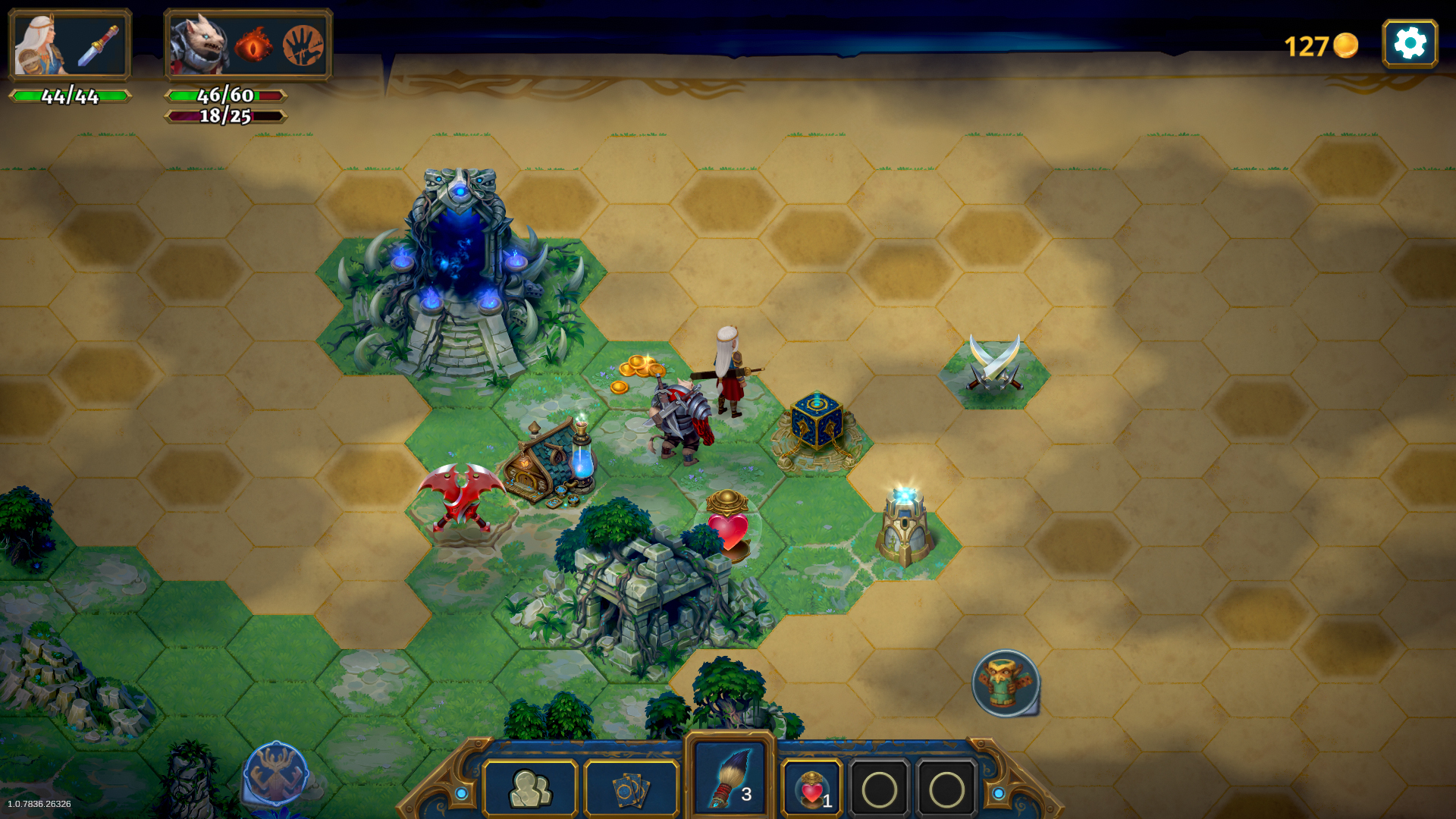Select the blue treasure cube on its pedestal
Image resolution: width=1456 pixels, height=819 pixels.
[x=817, y=423]
